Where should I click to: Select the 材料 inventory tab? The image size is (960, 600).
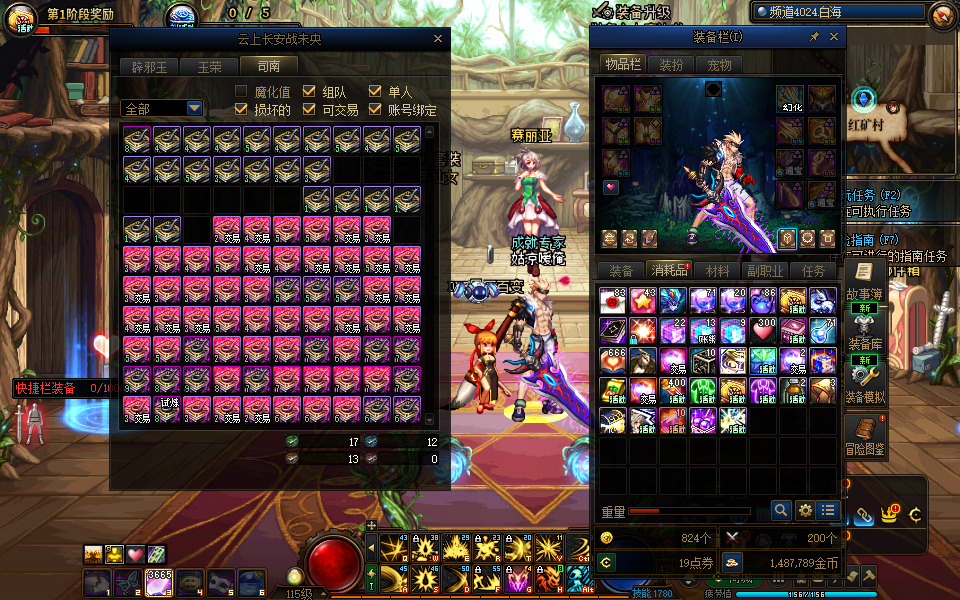717,271
